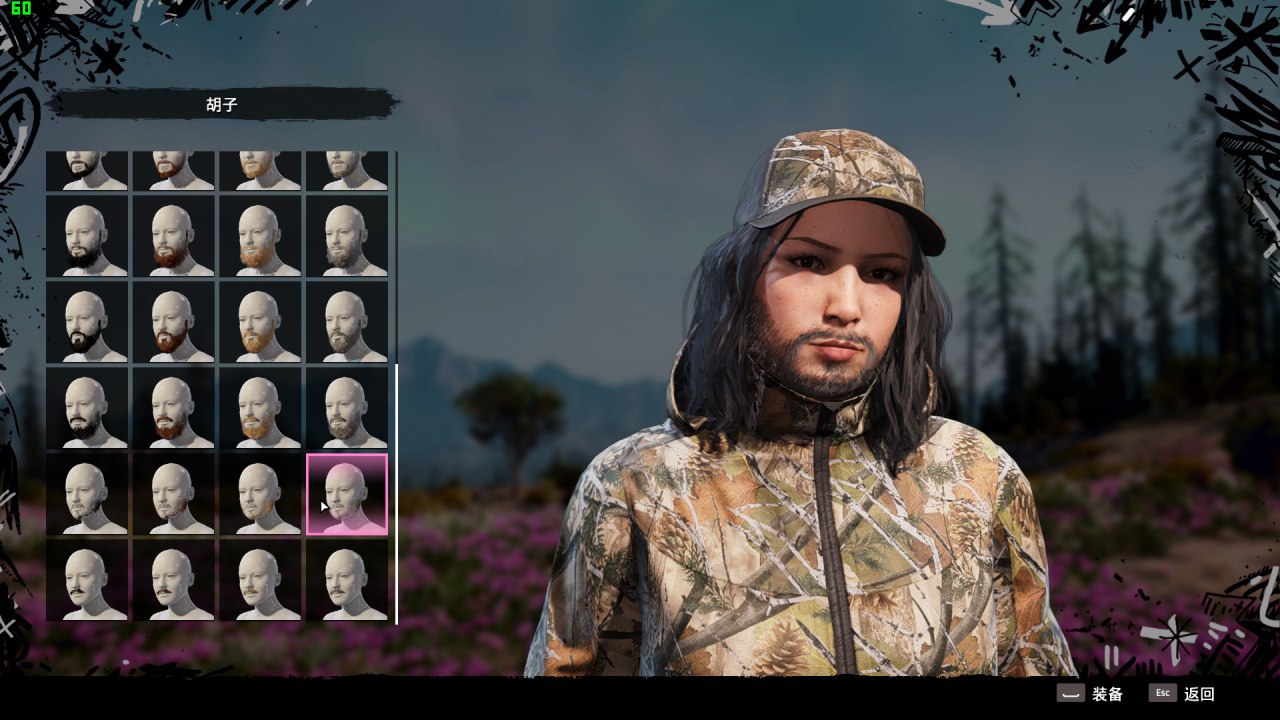Screen dimensions: 1280x720
Task: Select the thin black stubble style
Action: [87, 494]
